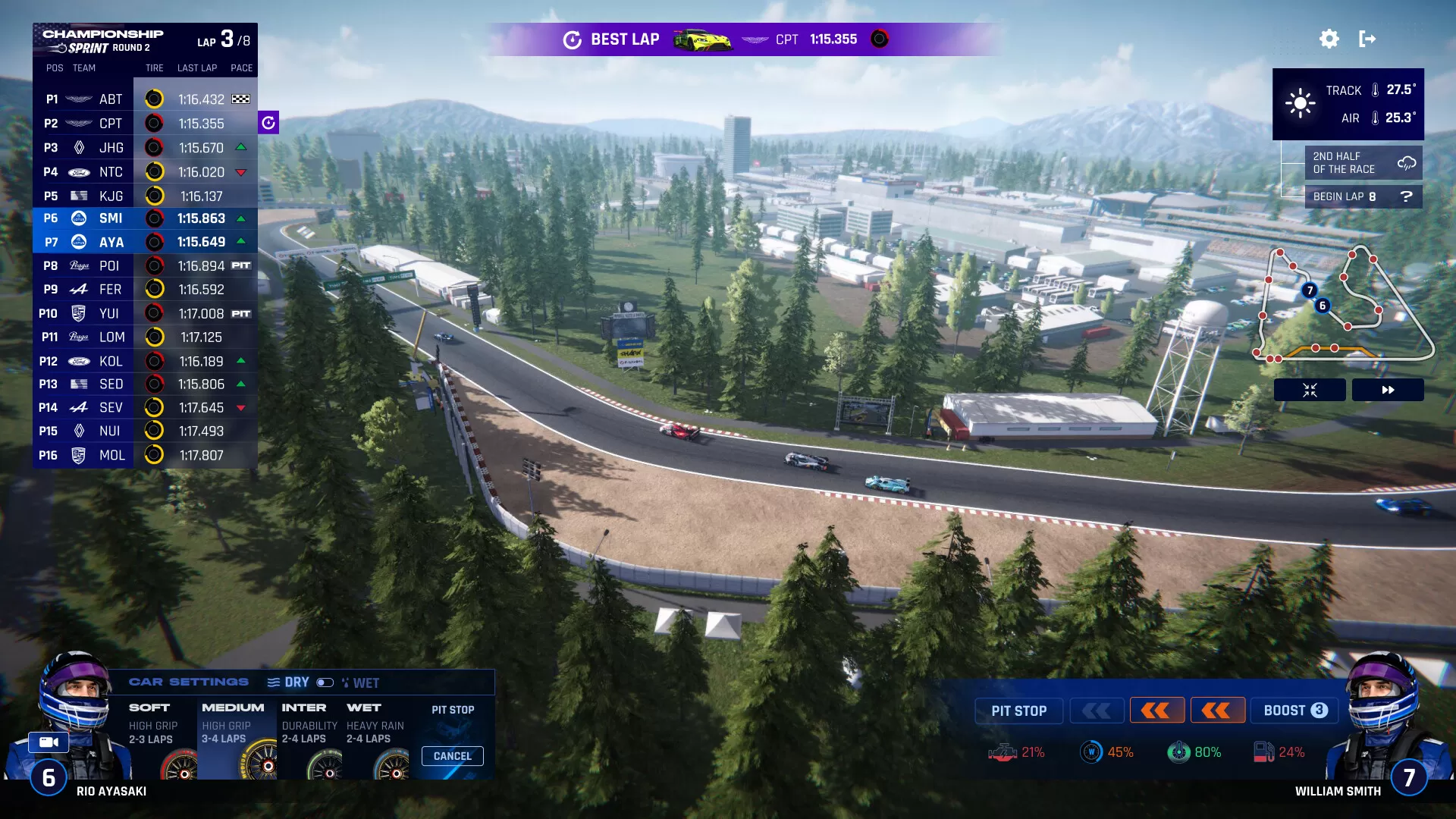Click the best lap stopwatch icon beside P2
The image size is (1456, 819).
click(269, 121)
